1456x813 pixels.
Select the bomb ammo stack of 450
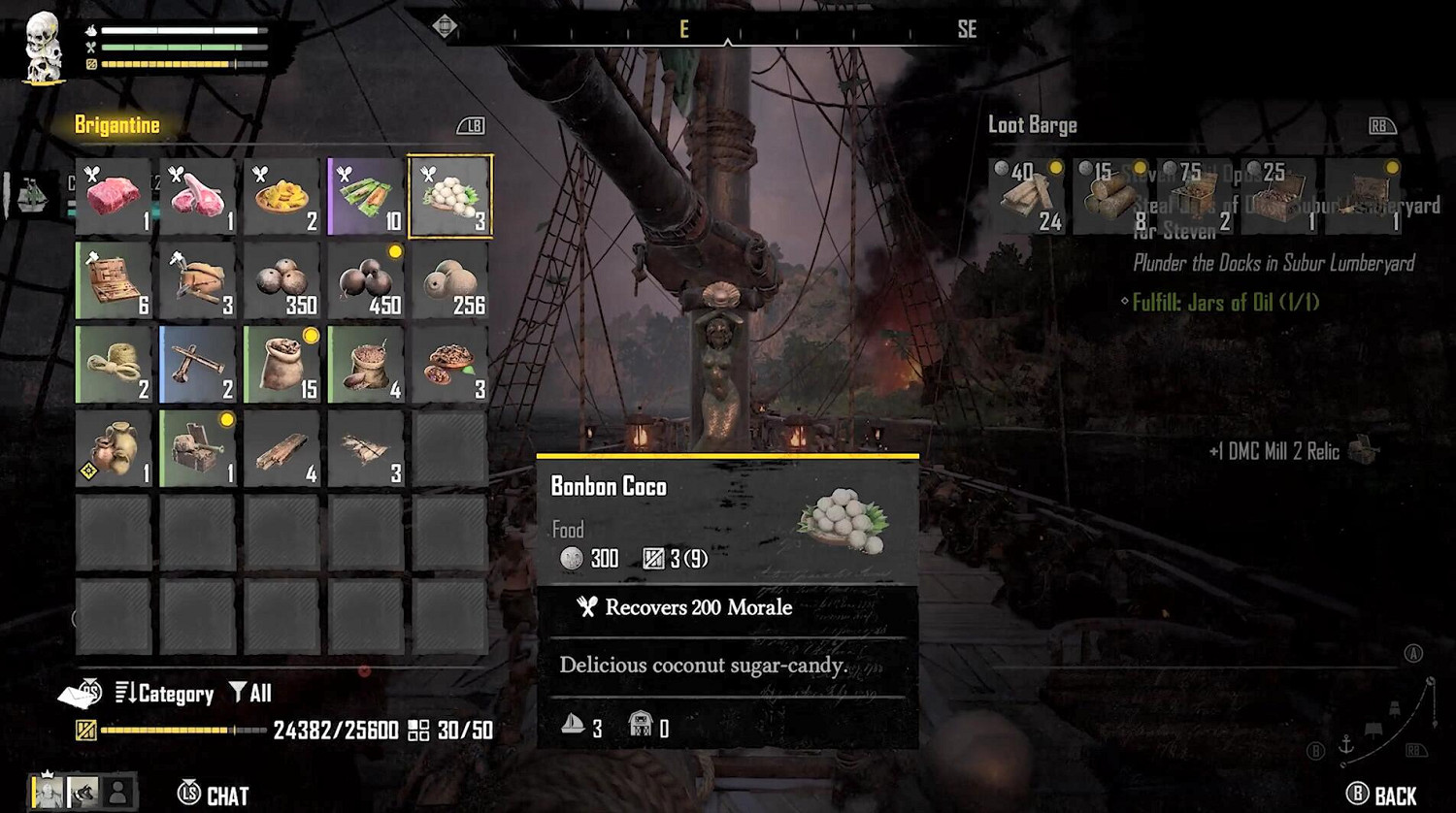point(366,280)
